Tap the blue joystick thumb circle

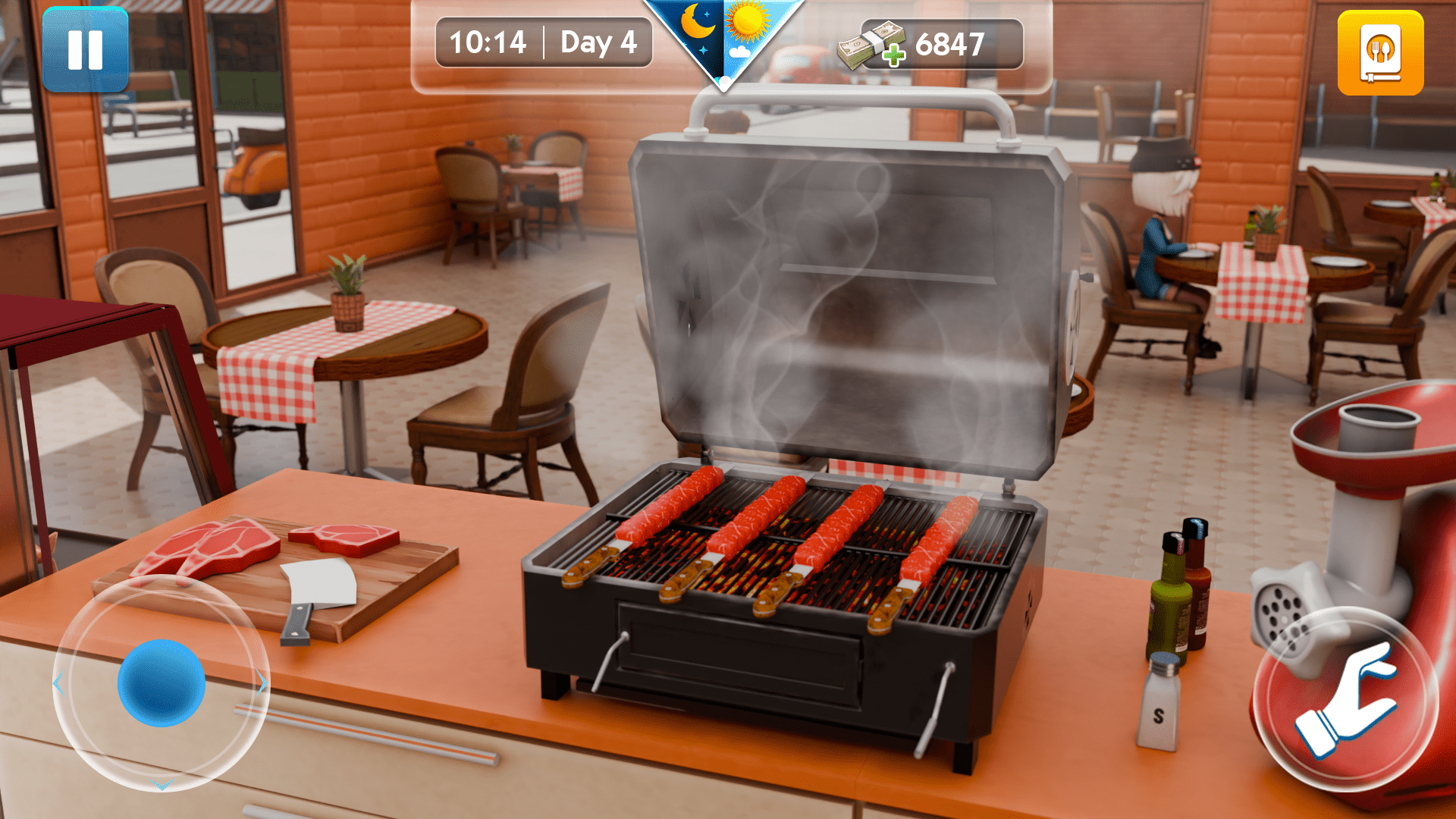point(162,682)
